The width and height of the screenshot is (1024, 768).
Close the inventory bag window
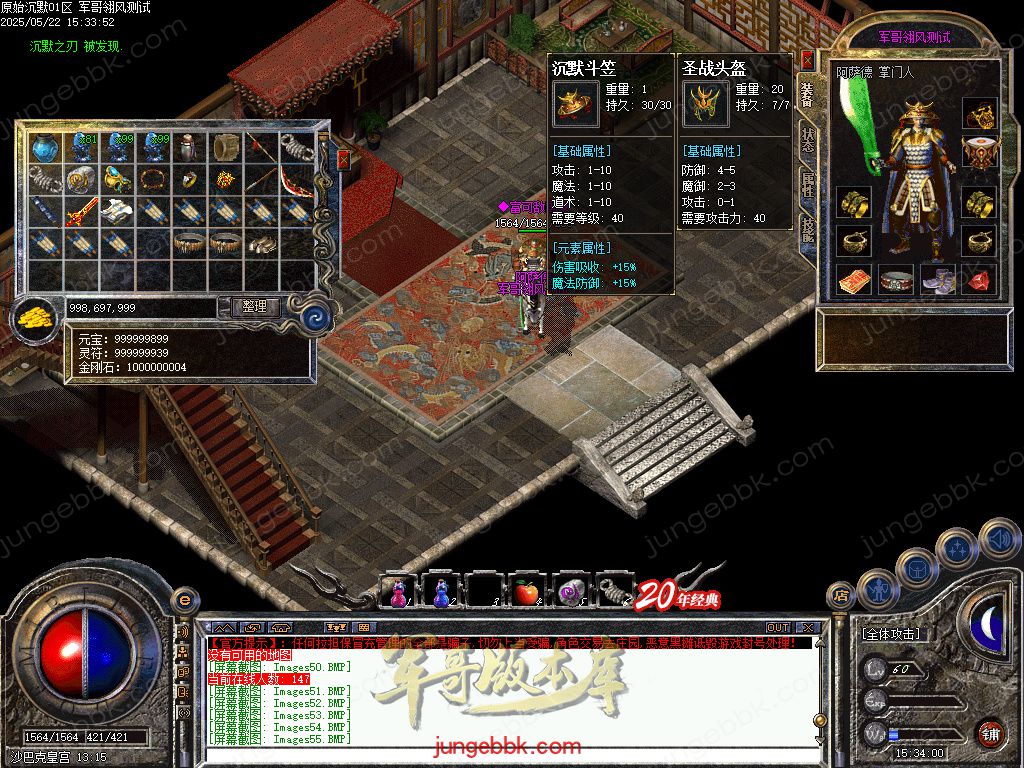coord(344,159)
